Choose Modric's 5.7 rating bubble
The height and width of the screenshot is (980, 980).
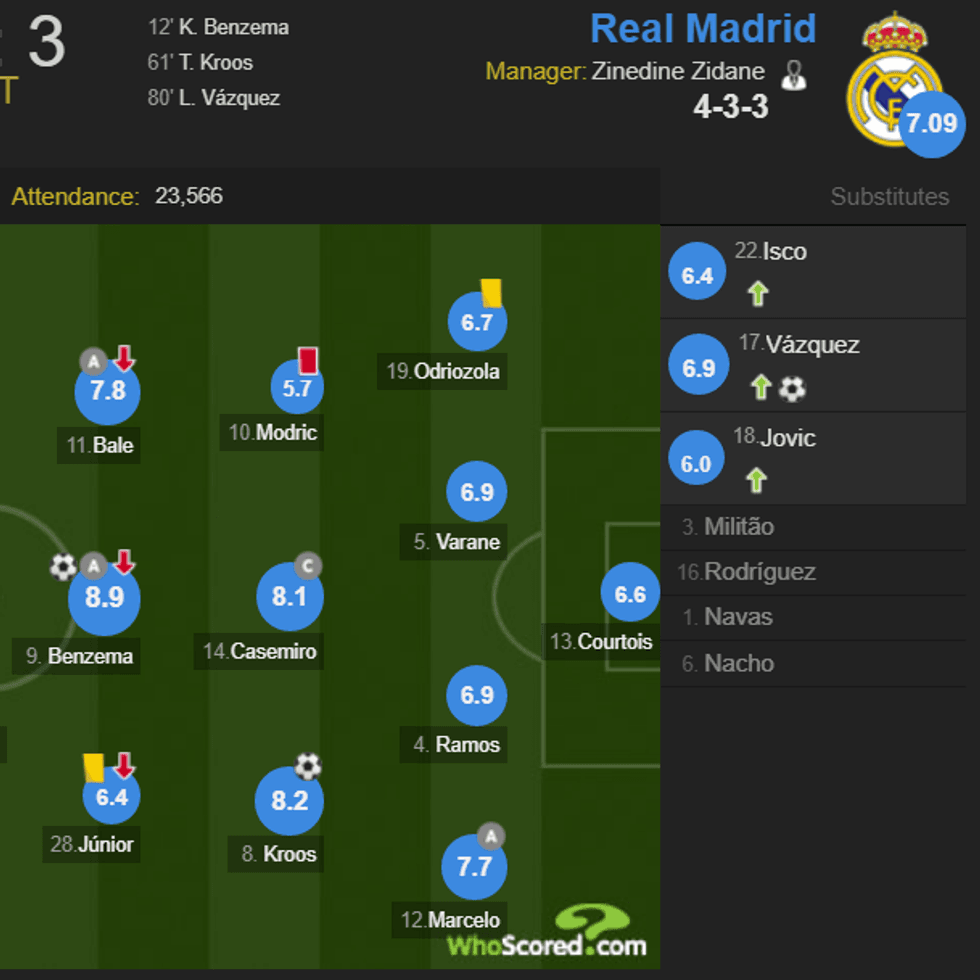point(297,388)
